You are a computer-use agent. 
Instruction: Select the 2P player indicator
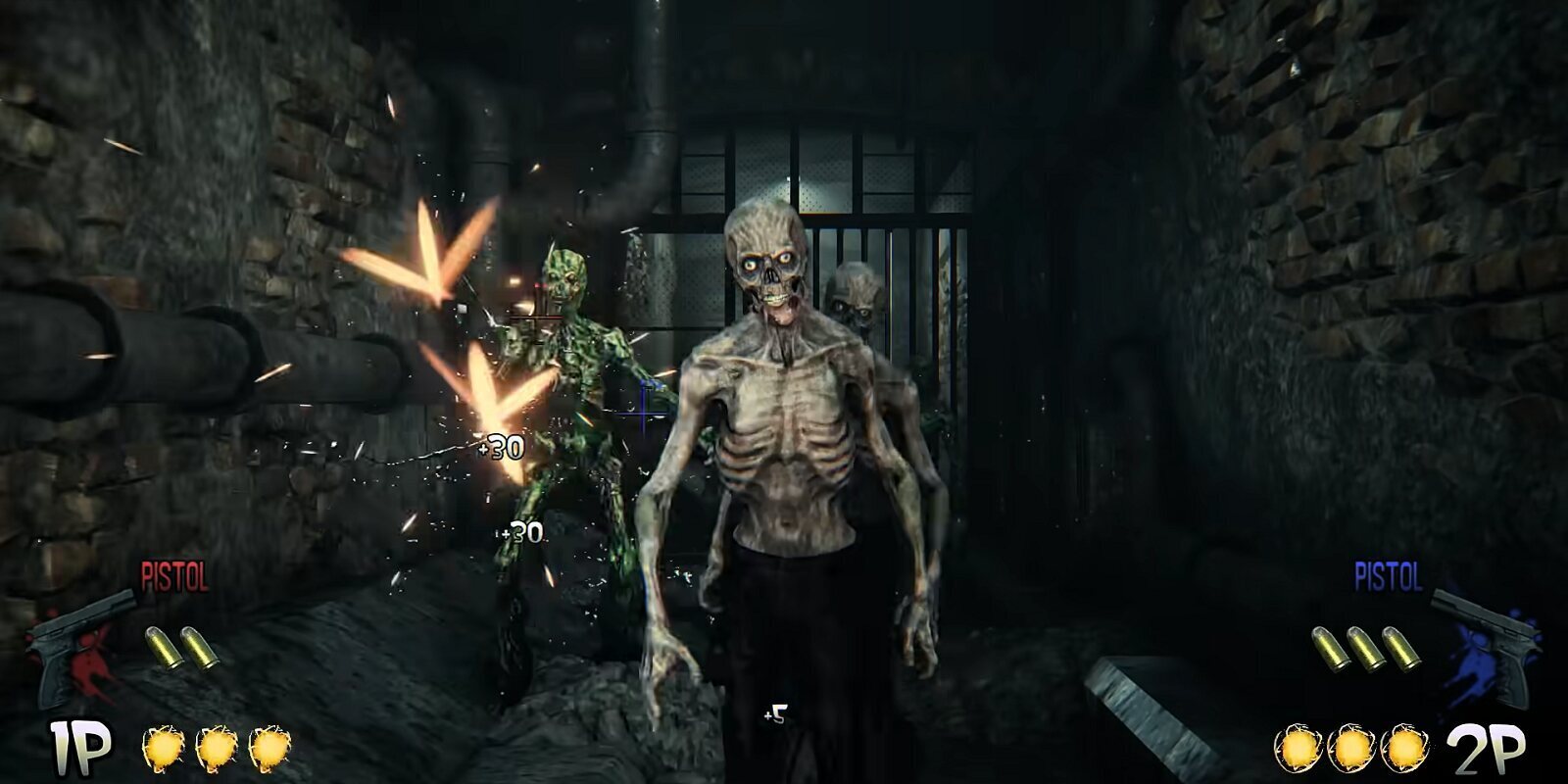coord(1486,749)
